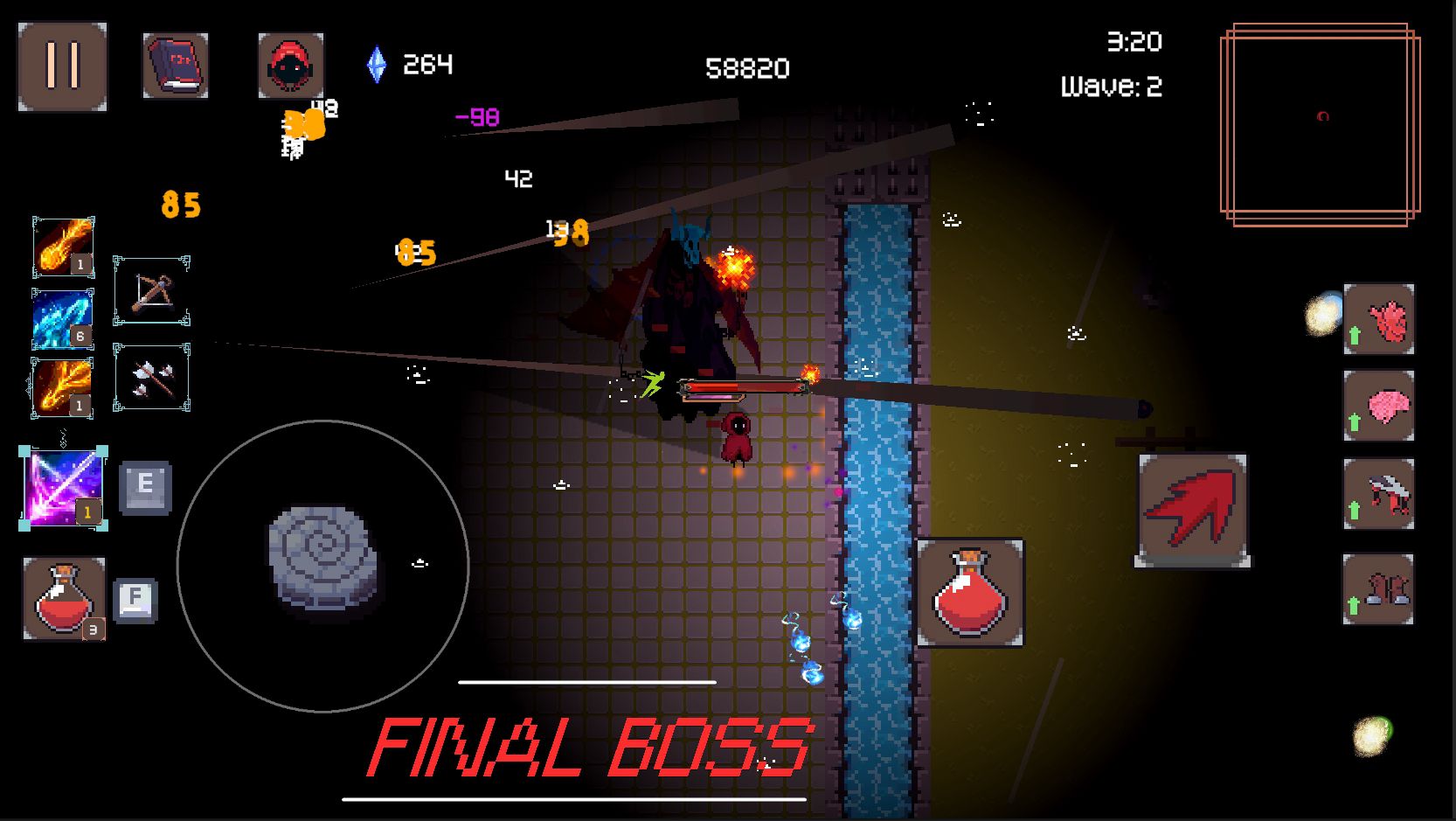Upgrade the bloody blade stat
The image size is (1456, 821).
pos(1379,494)
